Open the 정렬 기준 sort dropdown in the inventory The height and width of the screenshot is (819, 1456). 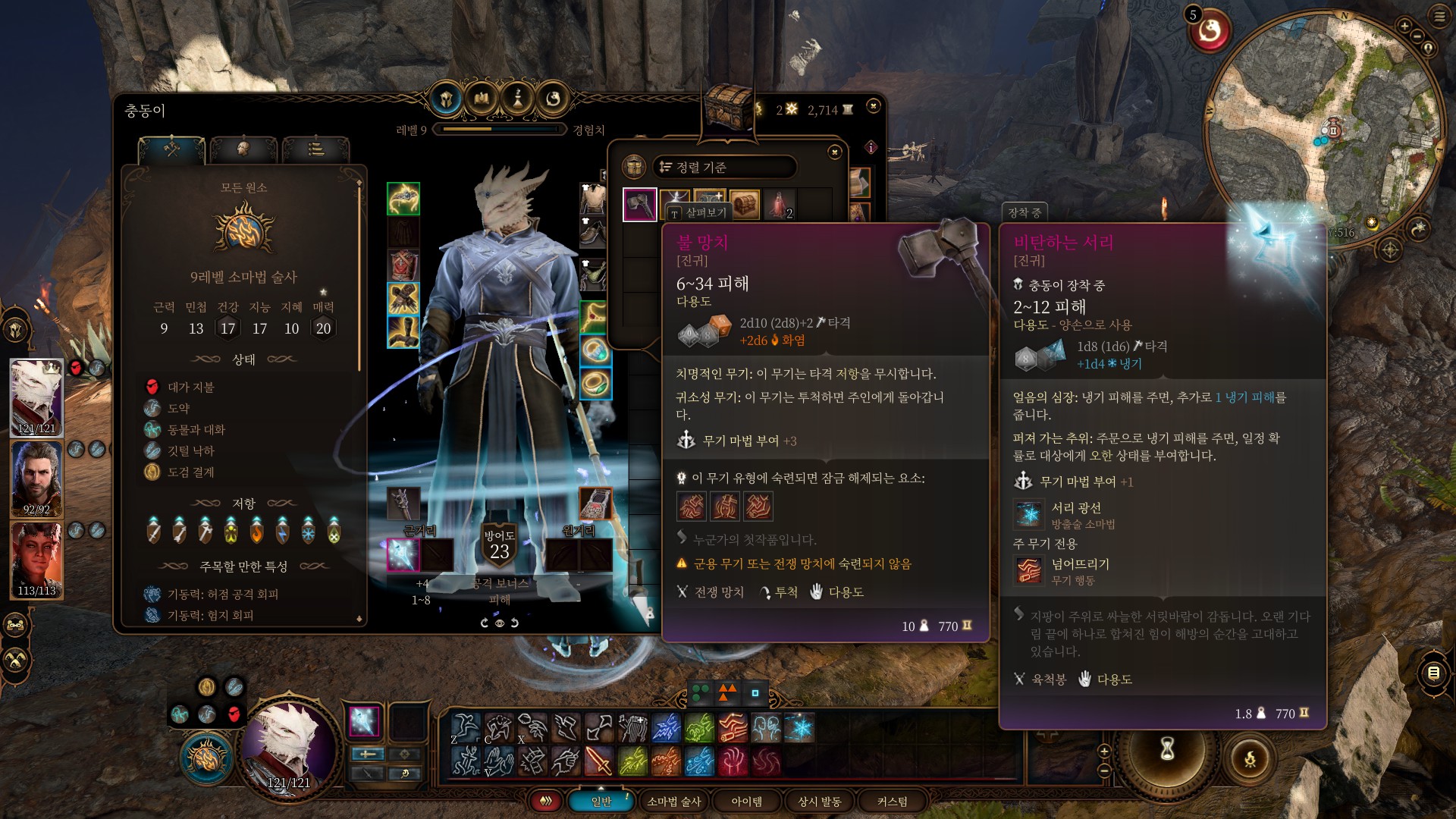tap(724, 168)
